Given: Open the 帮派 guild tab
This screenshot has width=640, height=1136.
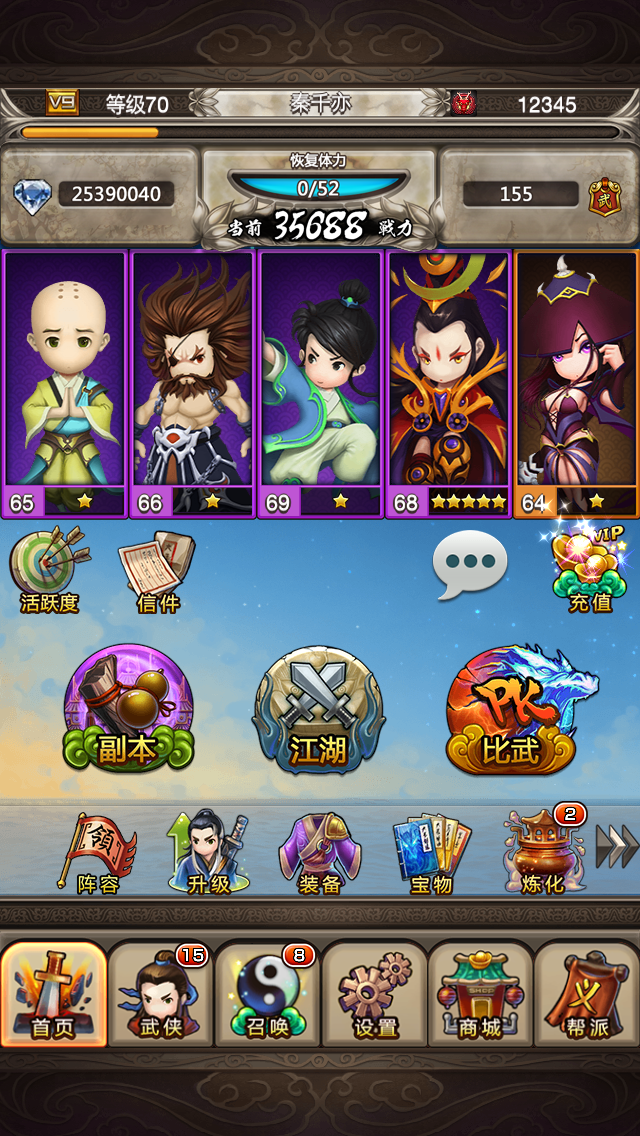Looking at the screenshot, I should coord(587,994).
